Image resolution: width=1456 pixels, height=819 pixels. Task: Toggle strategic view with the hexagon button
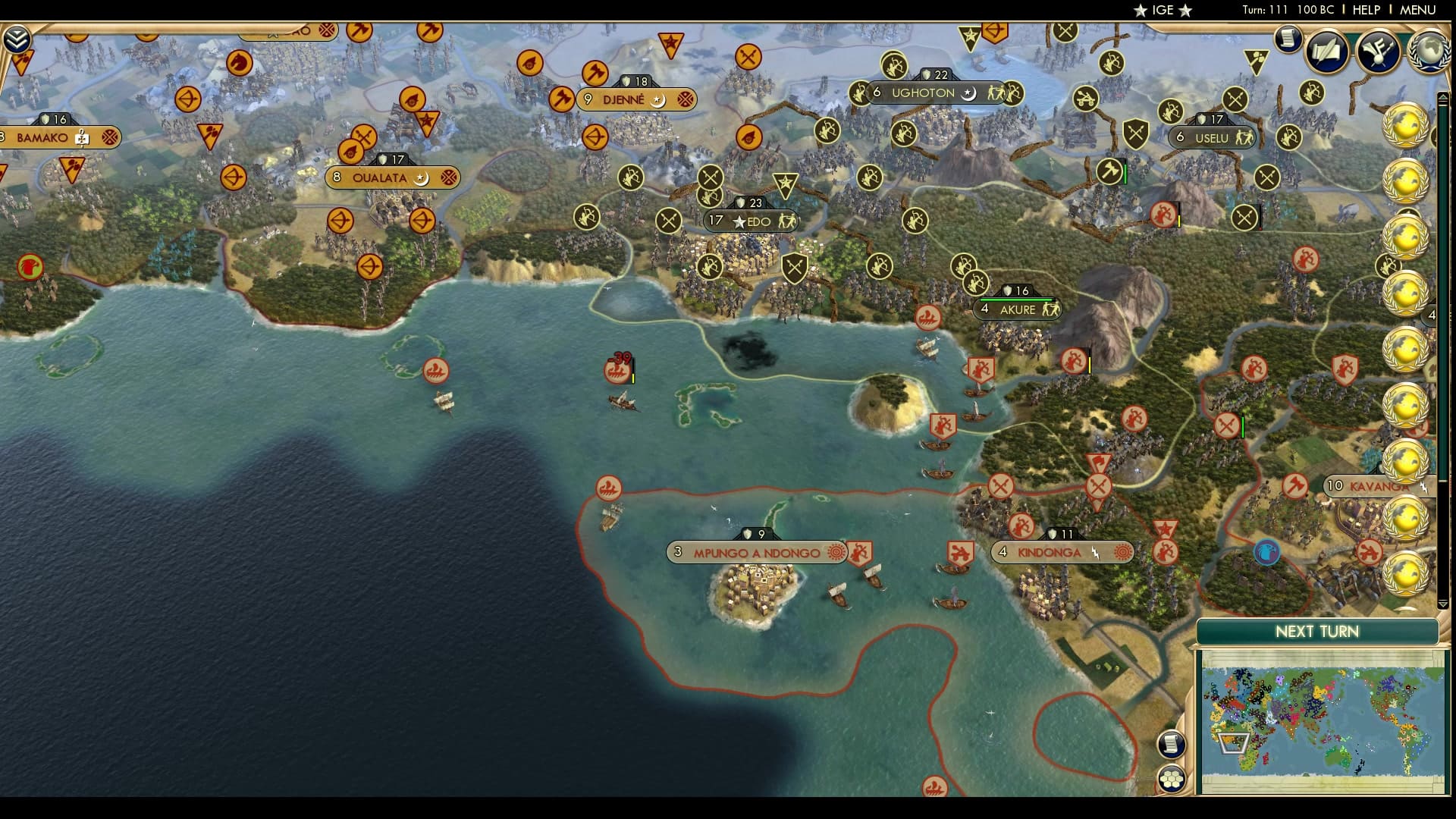click(1172, 779)
